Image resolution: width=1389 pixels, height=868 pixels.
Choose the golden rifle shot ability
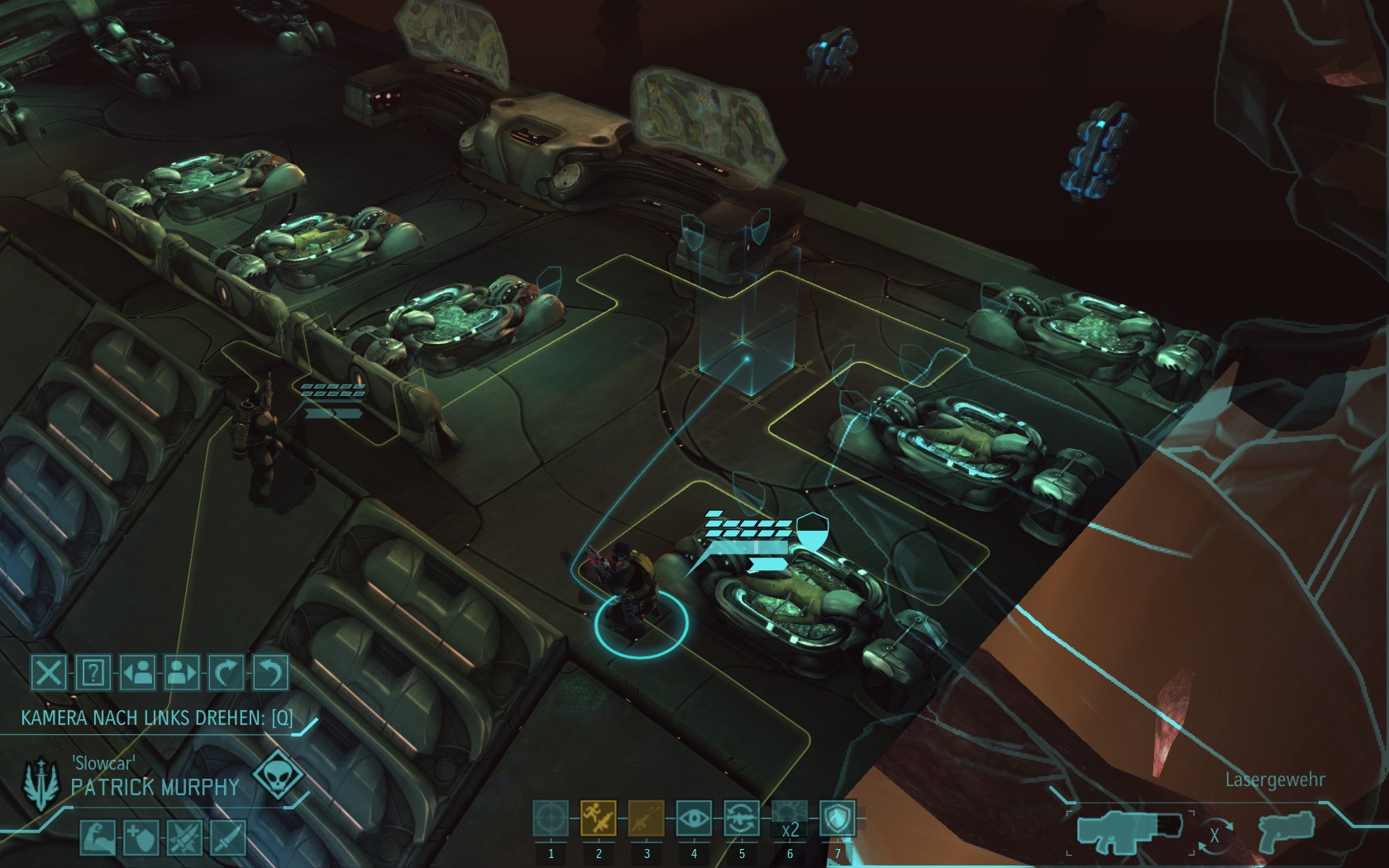point(647,819)
